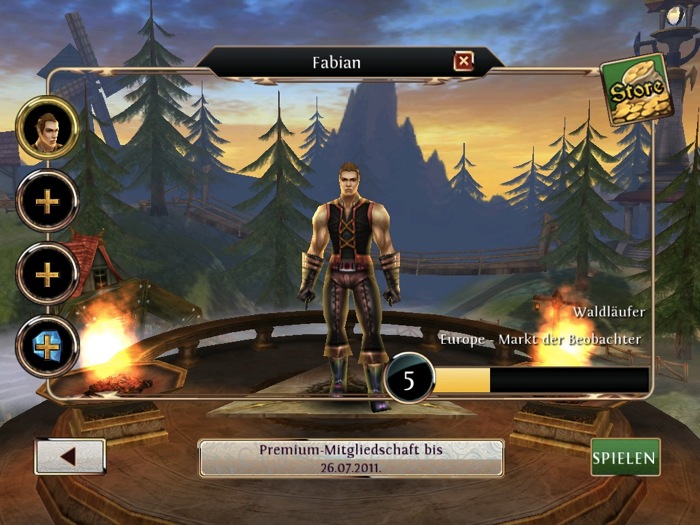This screenshot has width=700, height=525.
Task: Open the Premium-Mitgliedschaft banner
Action: click(351, 458)
